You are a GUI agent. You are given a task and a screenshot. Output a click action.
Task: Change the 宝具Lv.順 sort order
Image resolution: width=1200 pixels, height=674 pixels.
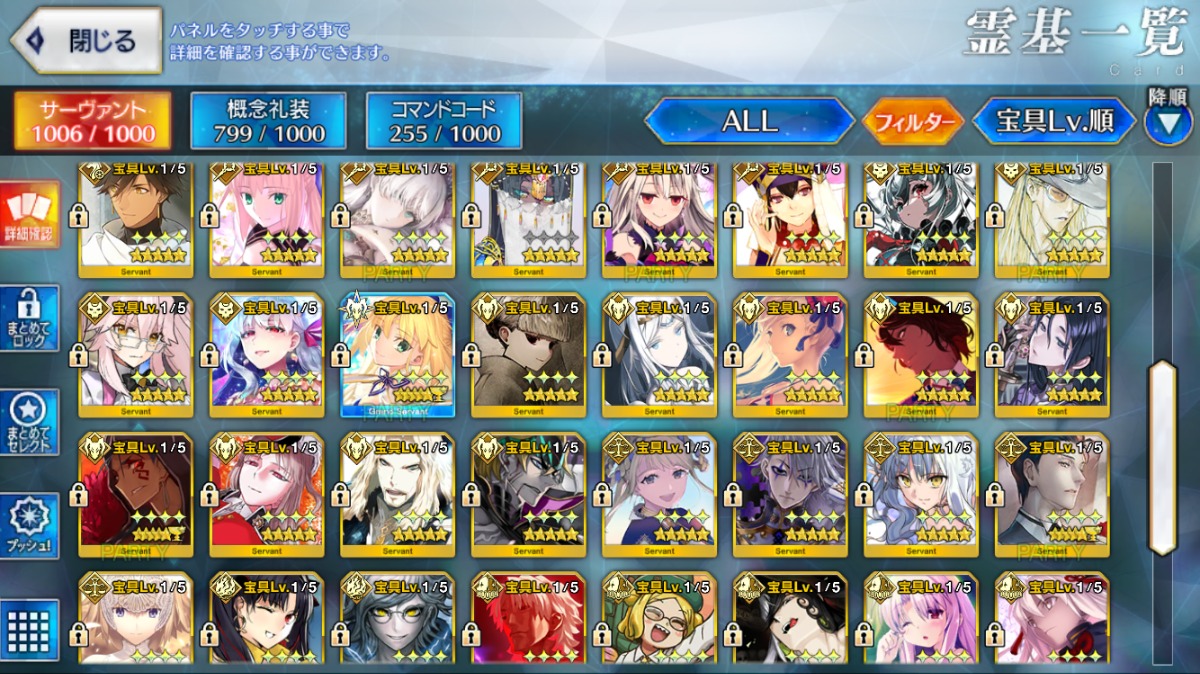click(x=1054, y=122)
